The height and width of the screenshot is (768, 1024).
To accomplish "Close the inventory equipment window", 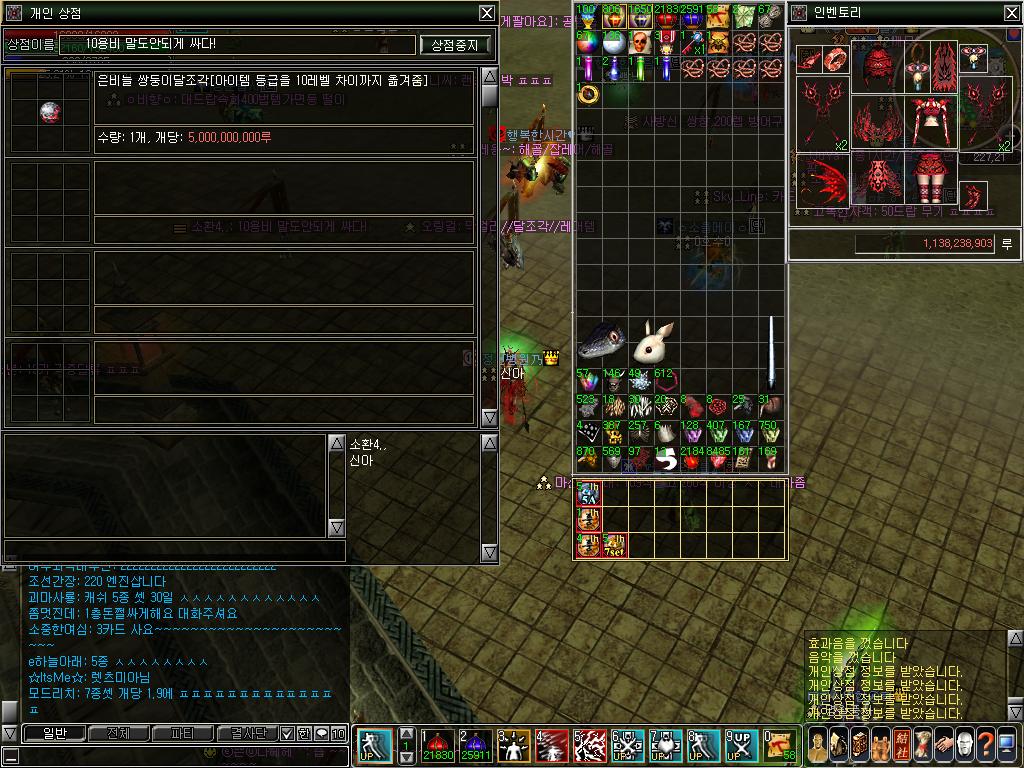I will [1011, 13].
